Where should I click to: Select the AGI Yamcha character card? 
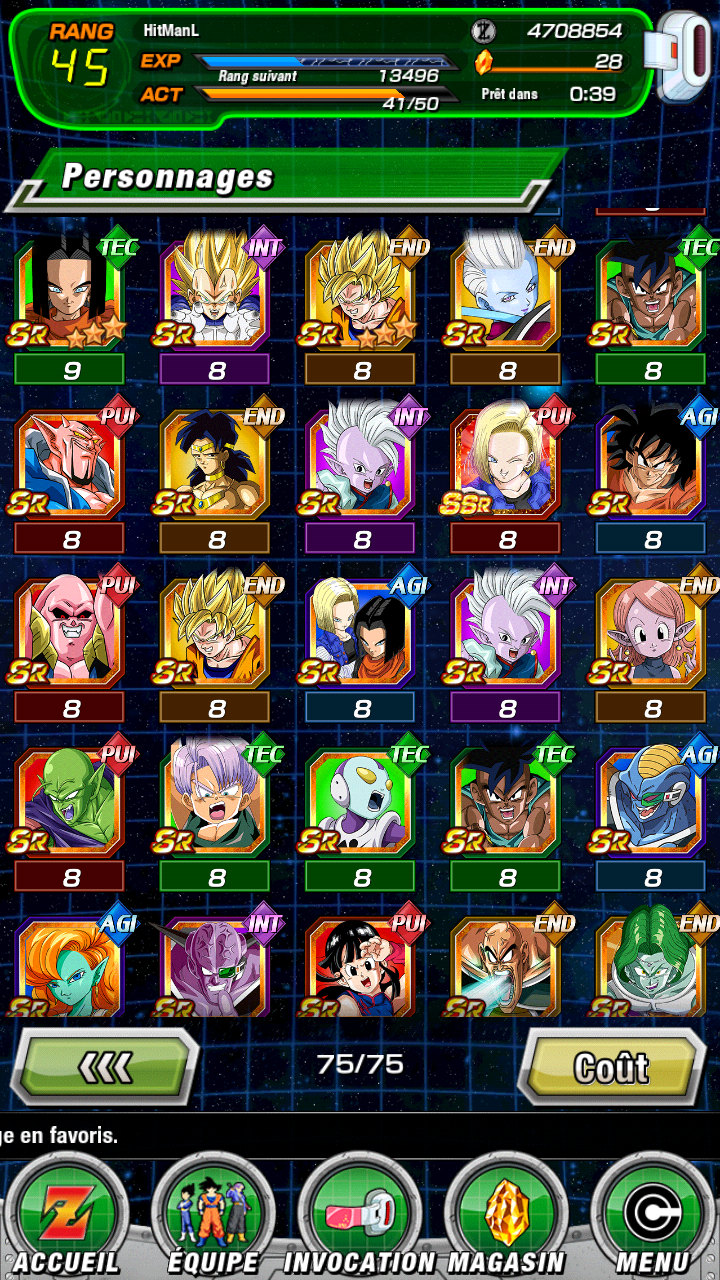[653, 462]
